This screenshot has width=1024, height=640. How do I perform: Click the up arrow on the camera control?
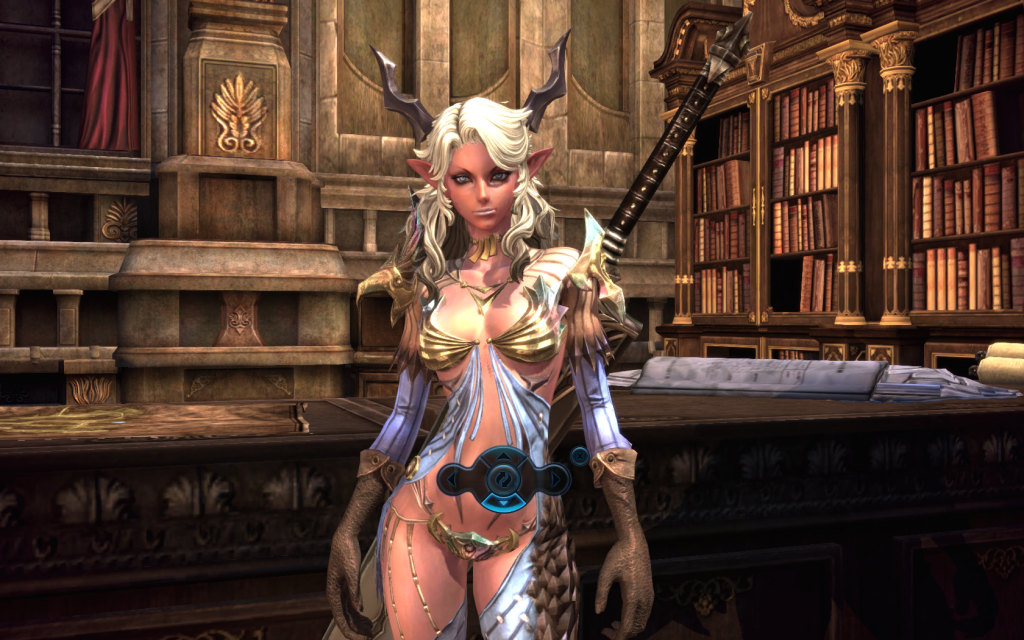coord(504,459)
